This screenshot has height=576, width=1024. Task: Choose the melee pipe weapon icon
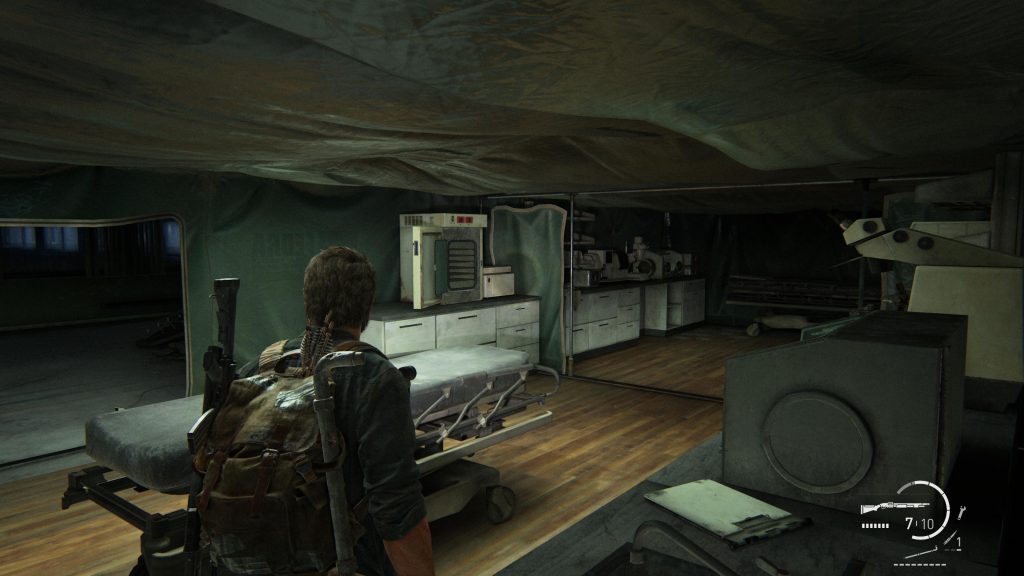click(x=921, y=552)
